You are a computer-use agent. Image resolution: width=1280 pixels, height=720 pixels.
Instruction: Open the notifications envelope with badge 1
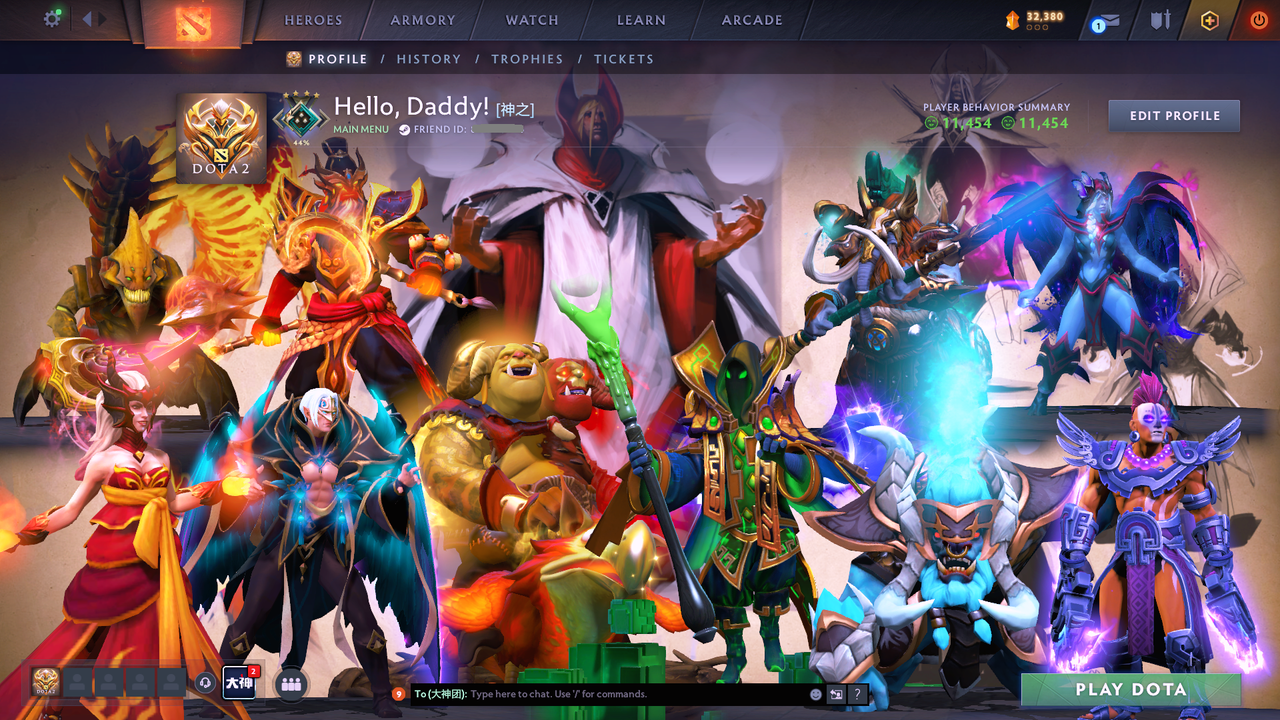[1105, 21]
